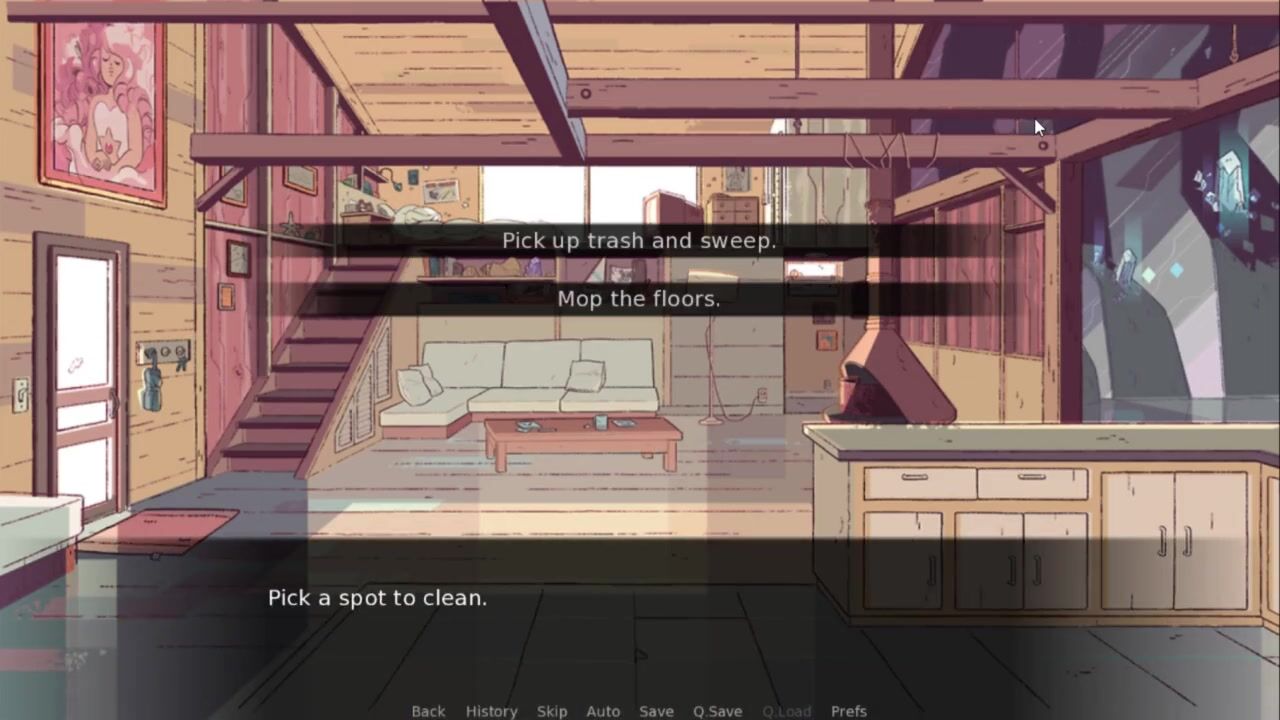The height and width of the screenshot is (720, 1280).
Task: Toggle Auto-advance mode
Action: click(603, 711)
